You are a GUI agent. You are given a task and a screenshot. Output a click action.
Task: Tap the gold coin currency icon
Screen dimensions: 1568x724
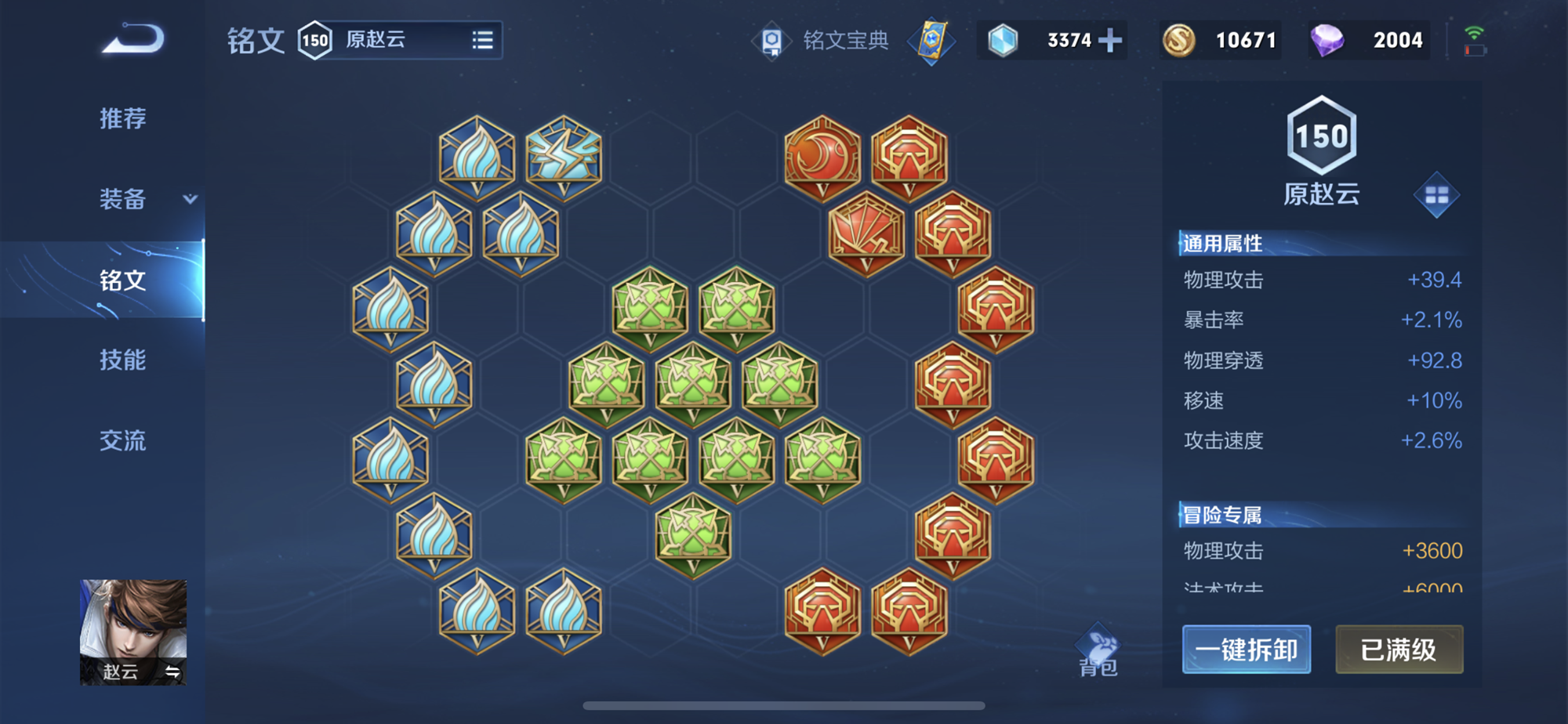click(x=1178, y=40)
